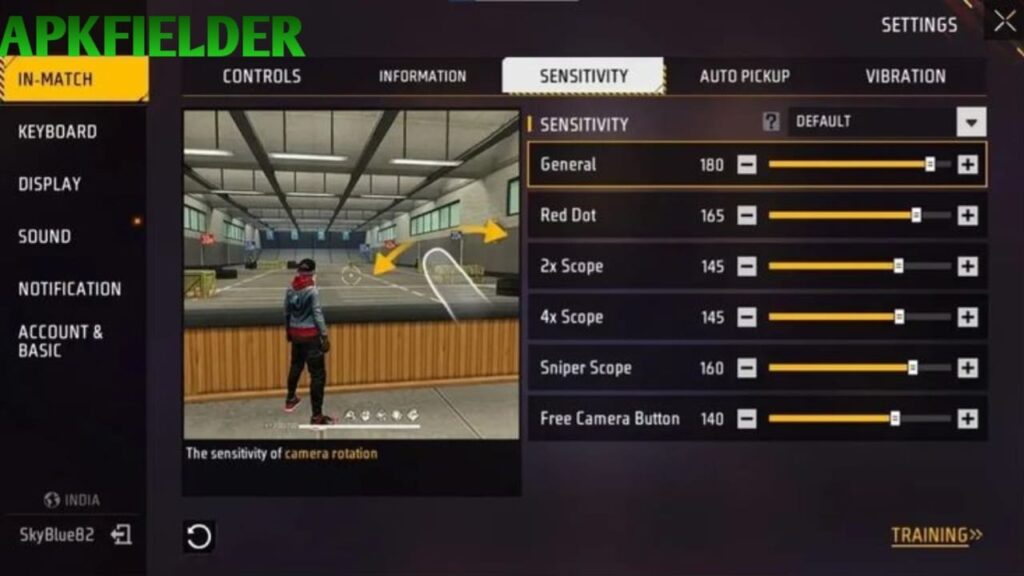This screenshot has height=576, width=1024.
Task: Open Keyboard settings in the sidebar
Action: (57, 131)
